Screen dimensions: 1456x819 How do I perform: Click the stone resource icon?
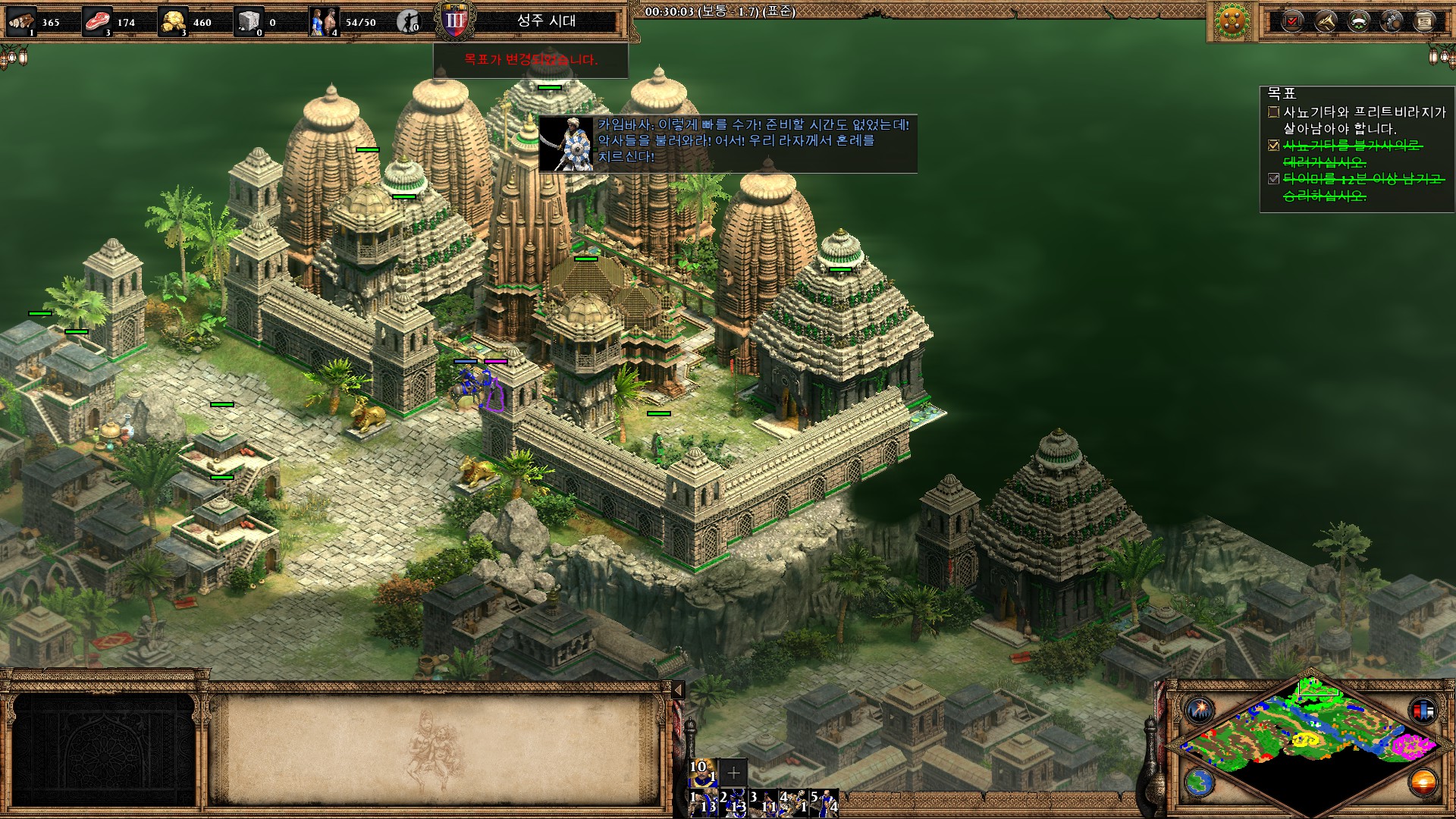(249, 21)
